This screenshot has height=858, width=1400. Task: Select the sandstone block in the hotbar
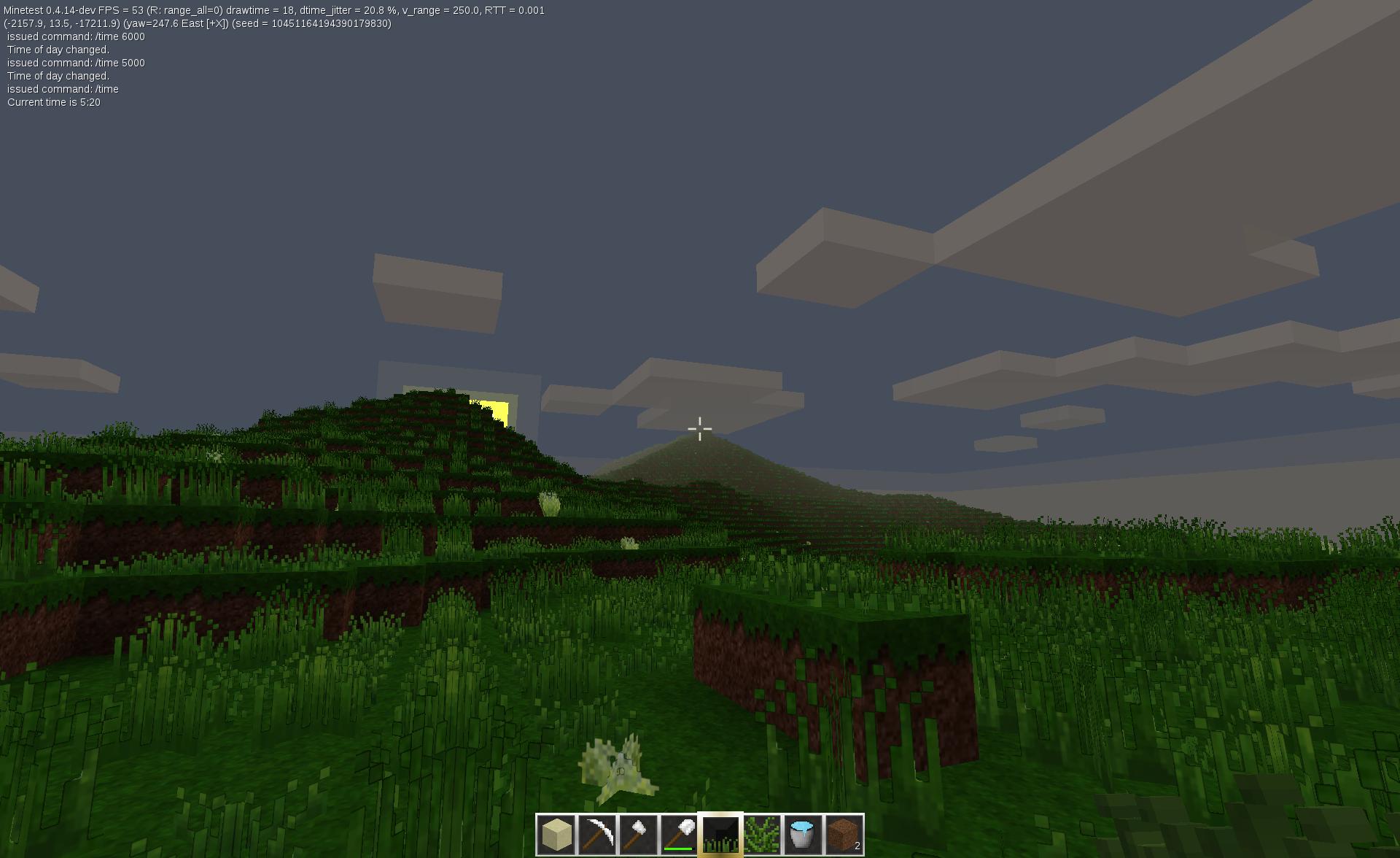tap(556, 834)
